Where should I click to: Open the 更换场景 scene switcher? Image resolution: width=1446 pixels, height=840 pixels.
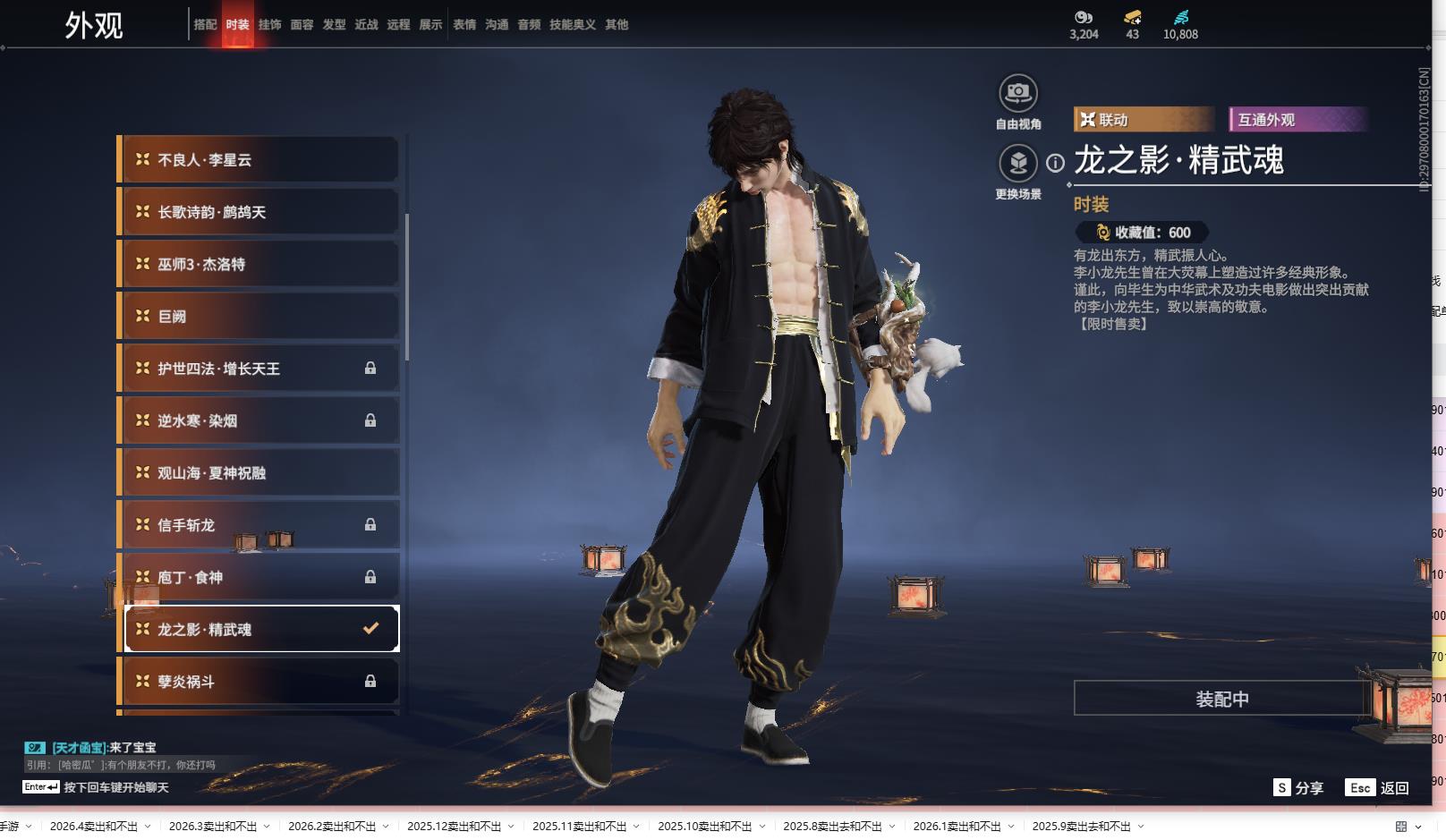click(x=1017, y=164)
